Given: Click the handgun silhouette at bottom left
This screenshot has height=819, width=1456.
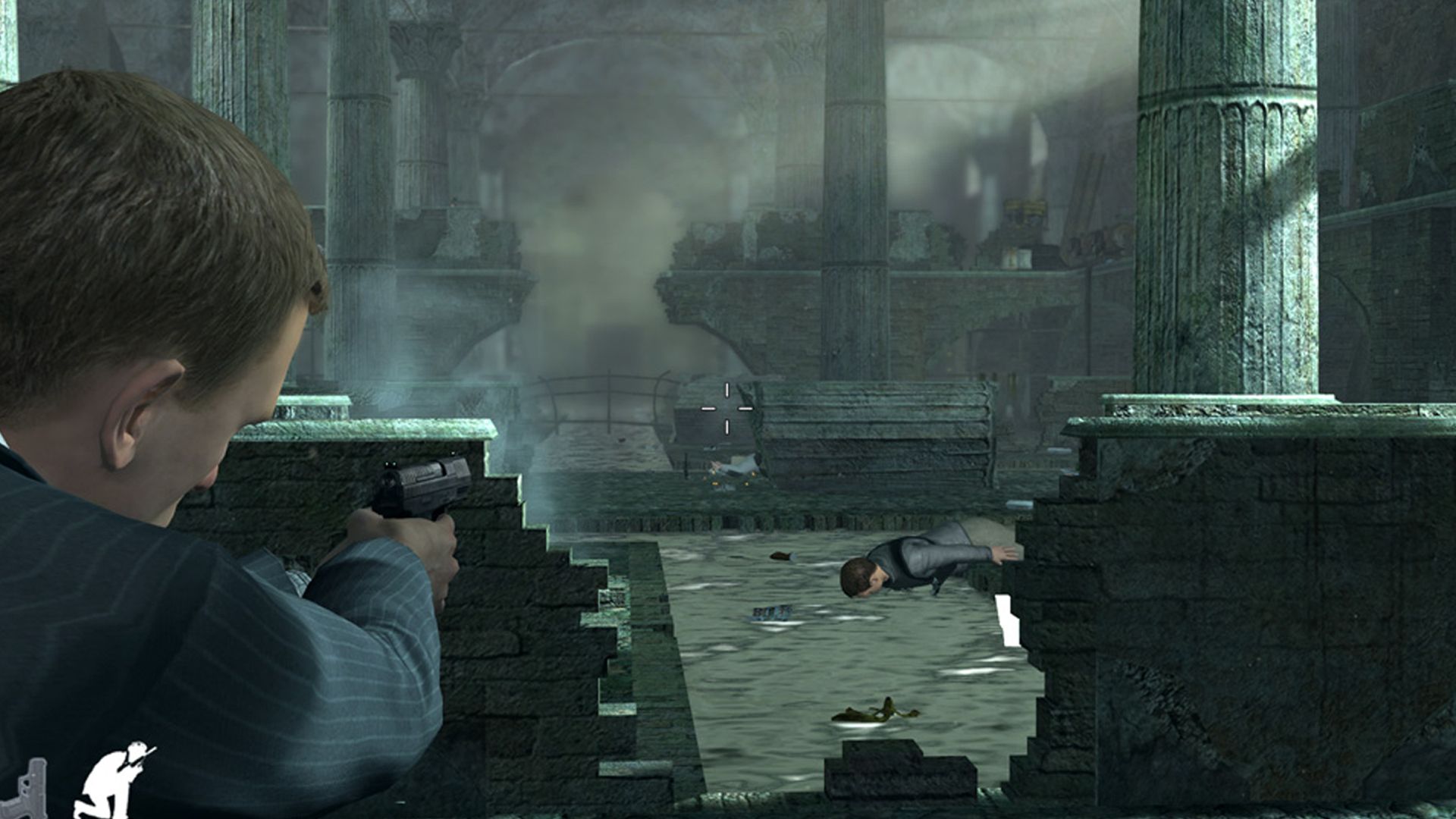Looking at the screenshot, I should click(x=30, y=792).
